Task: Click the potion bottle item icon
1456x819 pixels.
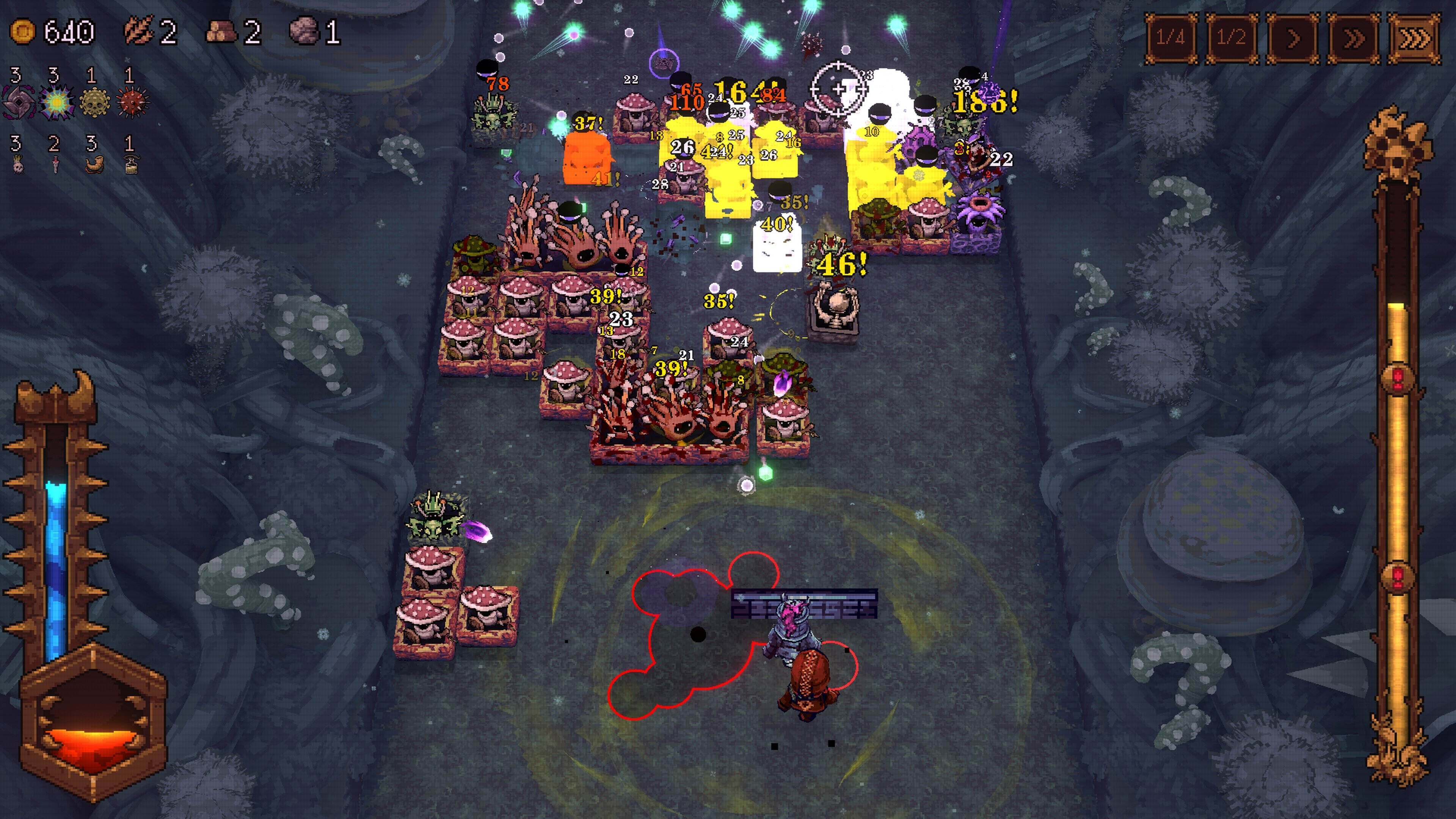Action: (x=131, y=165)
